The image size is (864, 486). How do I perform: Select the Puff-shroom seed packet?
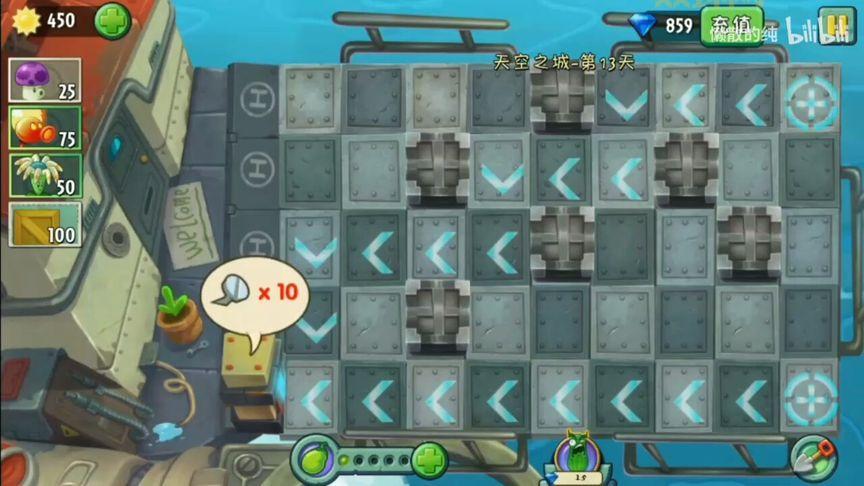44,80
